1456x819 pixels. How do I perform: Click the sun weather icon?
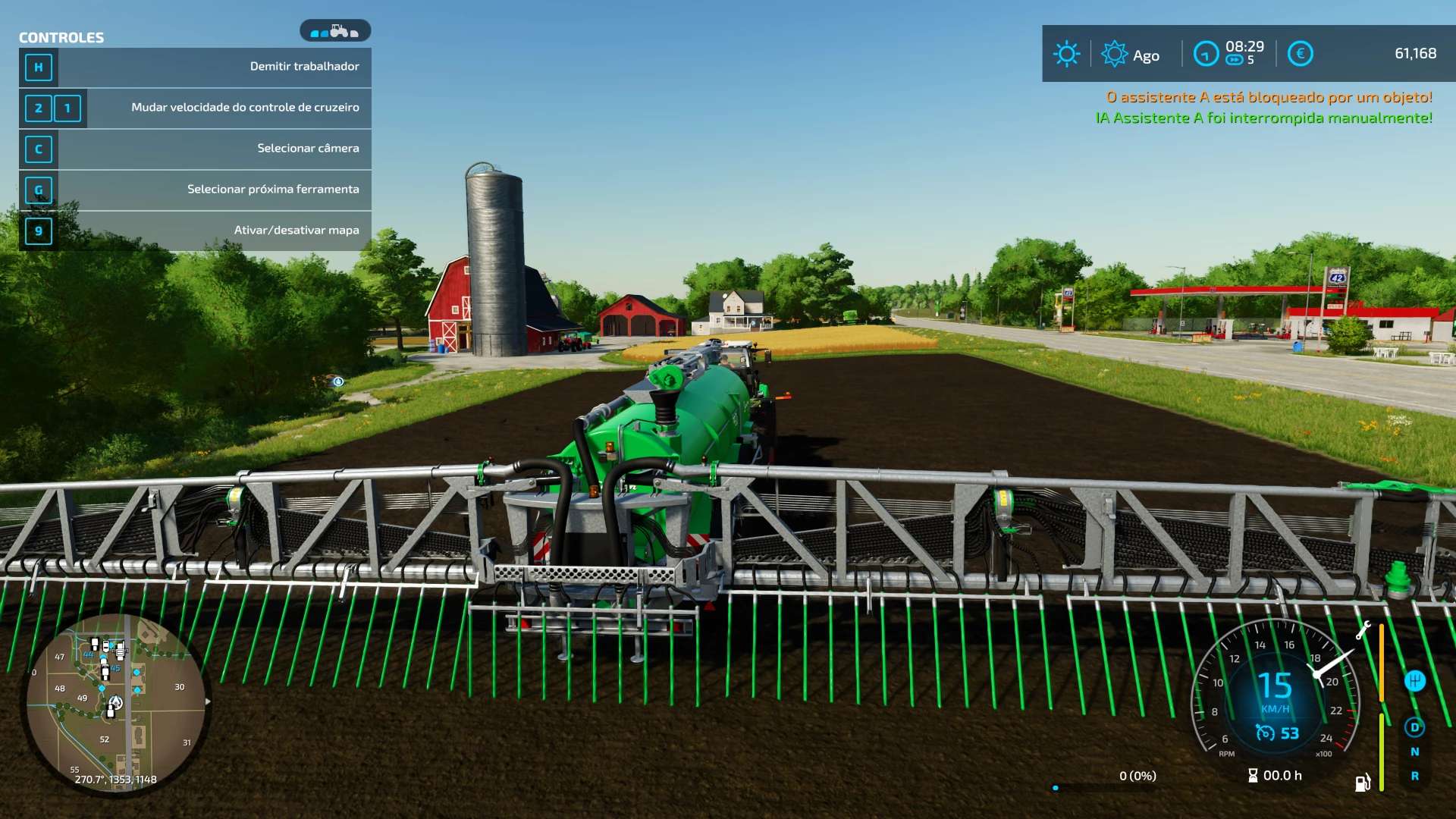pyautogui.click(x=1066, y=54)
